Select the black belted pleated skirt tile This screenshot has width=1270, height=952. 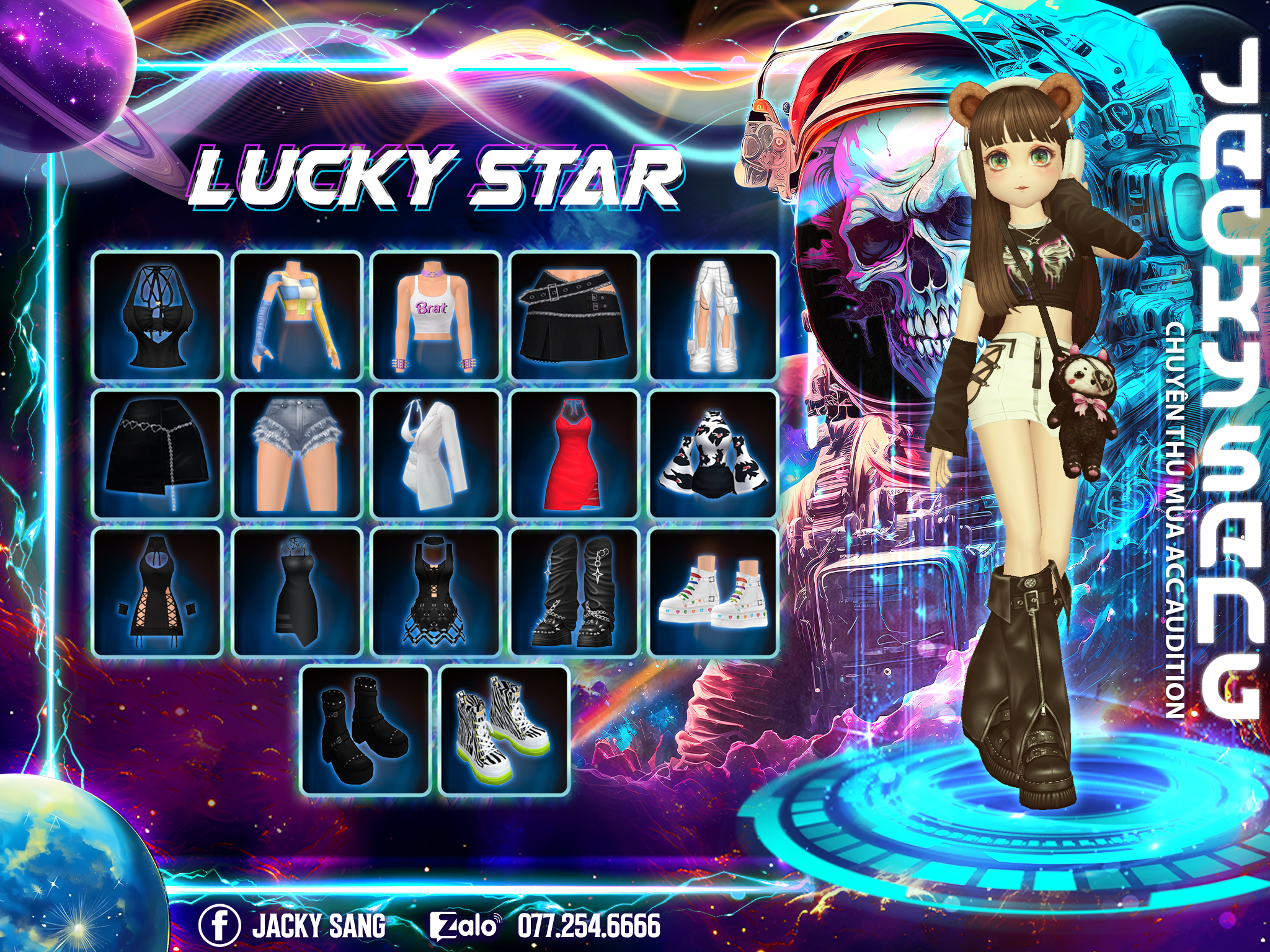pyautogui.click(x=574, y=315)
